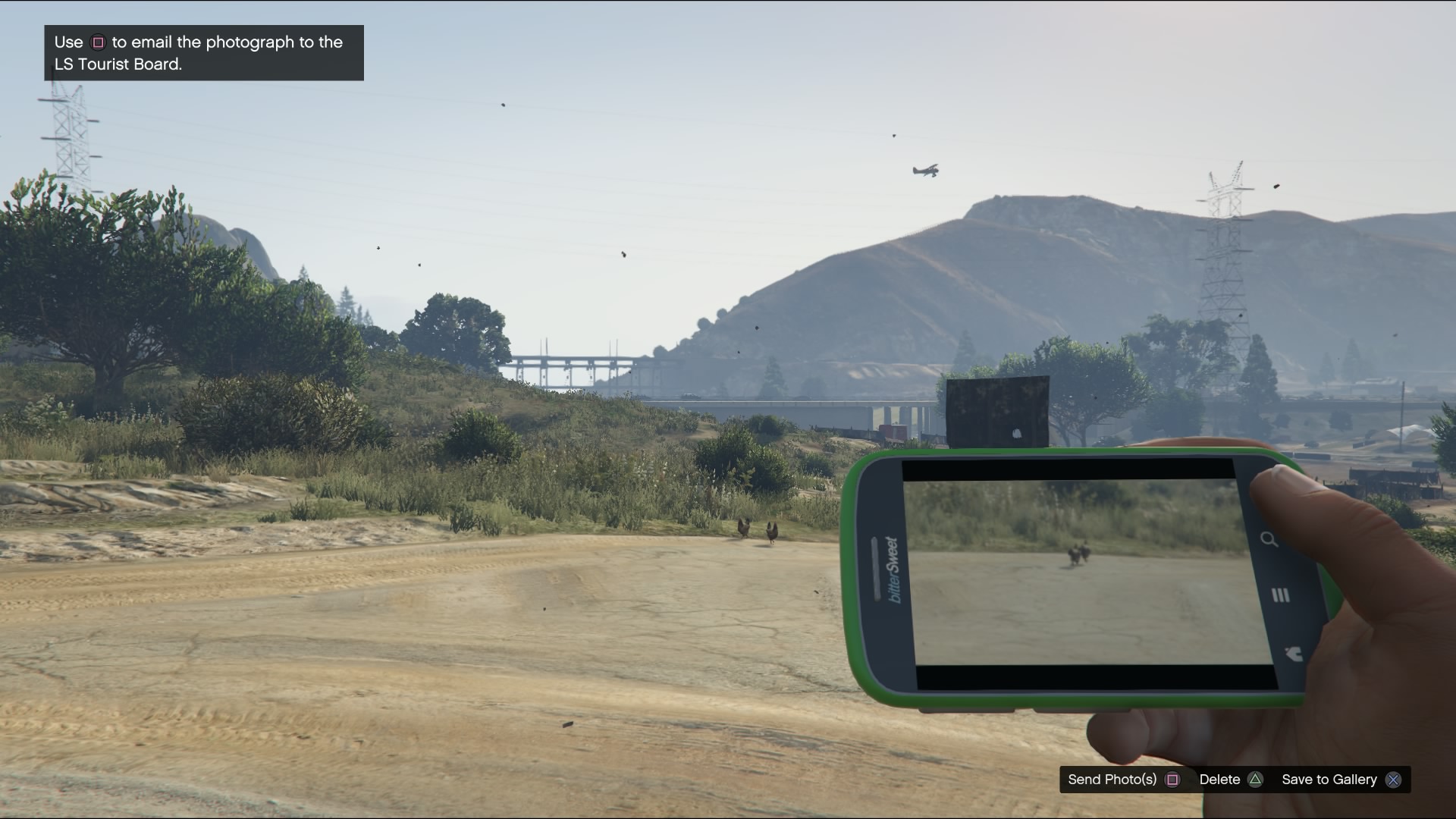1456x819 pixels.
Task: Tap the magnifier icon on the phone
Action: click(1269, 539)
